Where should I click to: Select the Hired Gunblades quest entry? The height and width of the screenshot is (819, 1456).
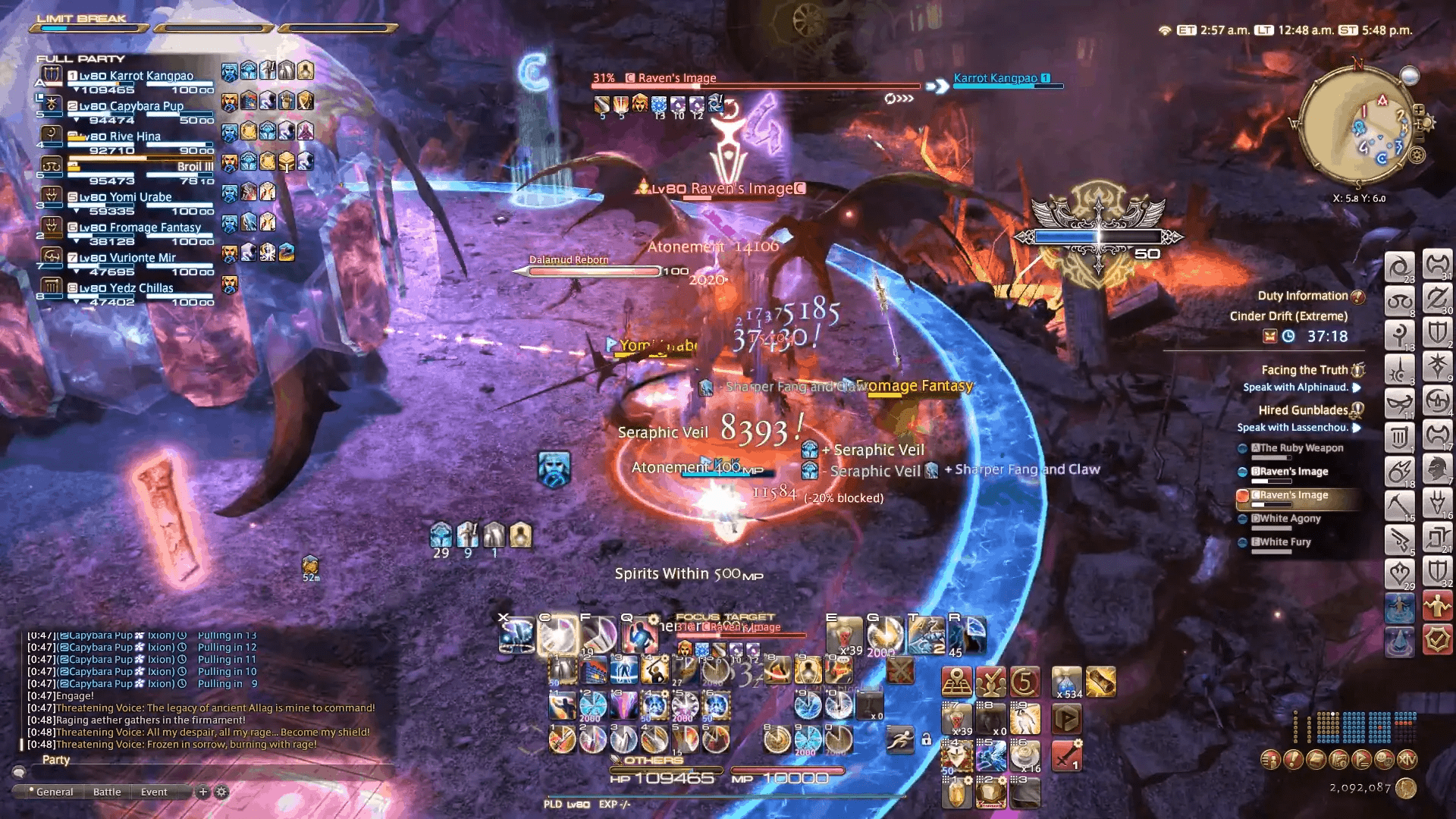(x=1303, y=410)
